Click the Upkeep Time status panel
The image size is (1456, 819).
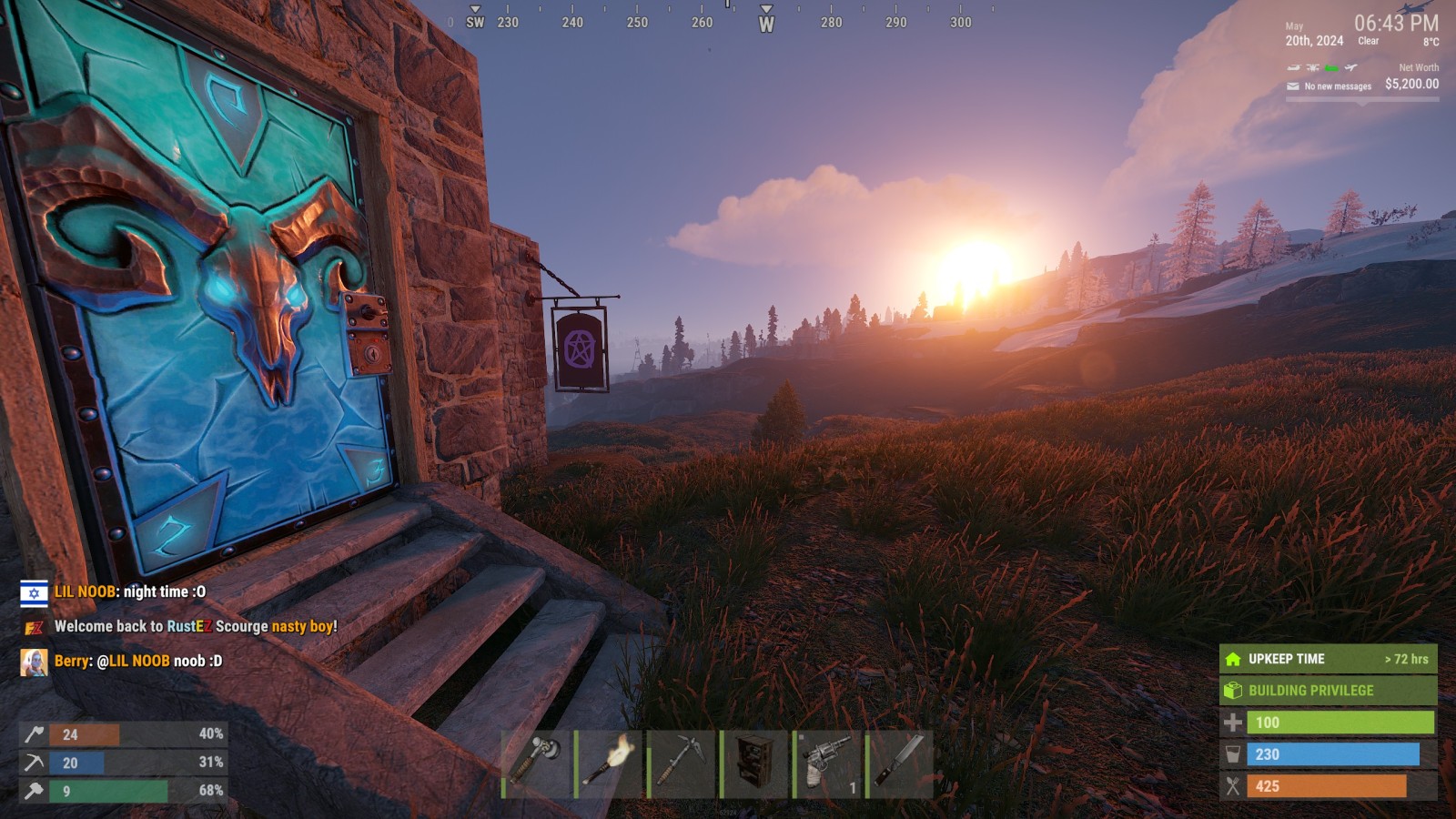(1328, 659)
